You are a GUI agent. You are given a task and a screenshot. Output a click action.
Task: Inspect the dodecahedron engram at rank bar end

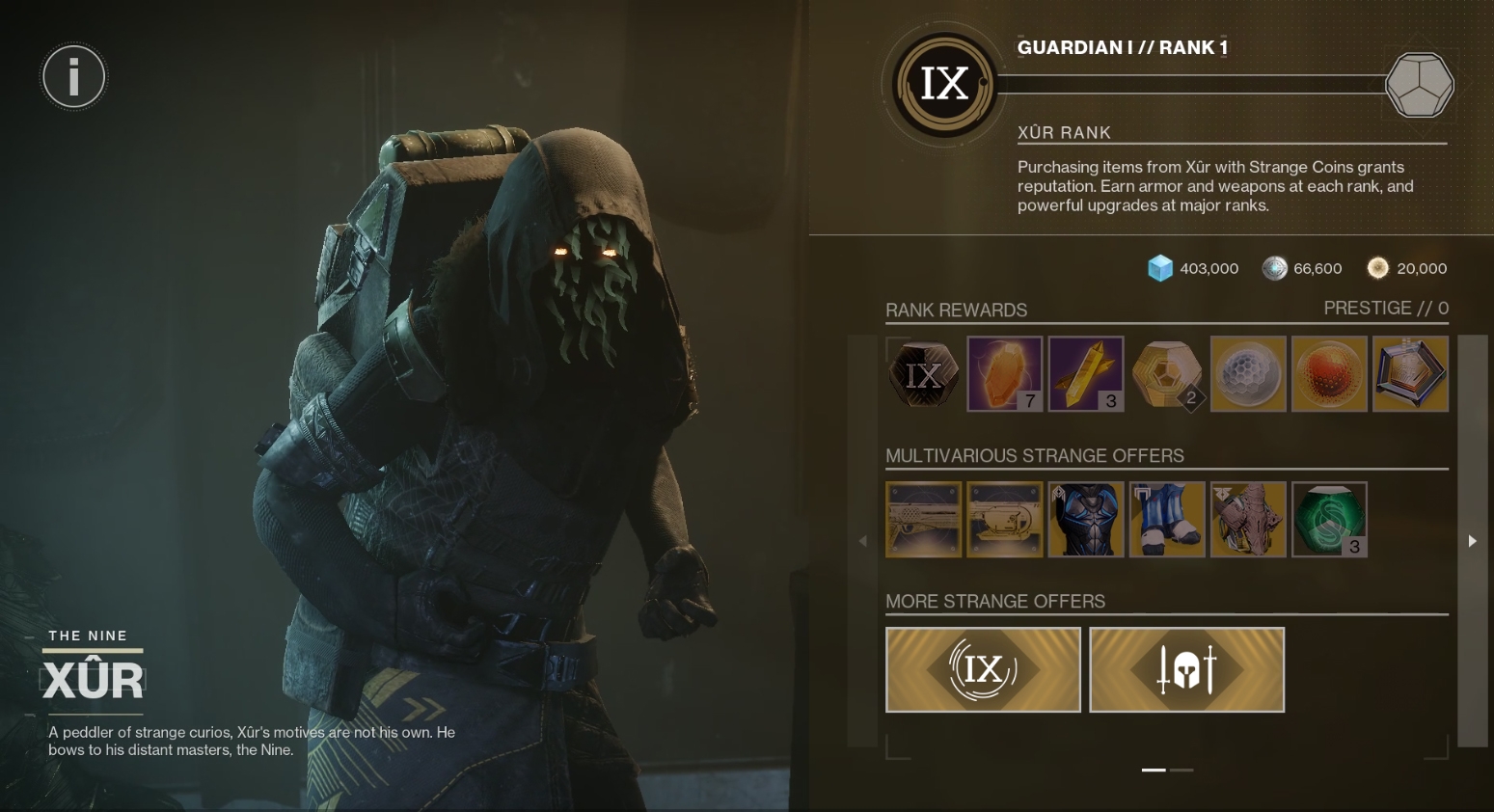coord(1419,85)
